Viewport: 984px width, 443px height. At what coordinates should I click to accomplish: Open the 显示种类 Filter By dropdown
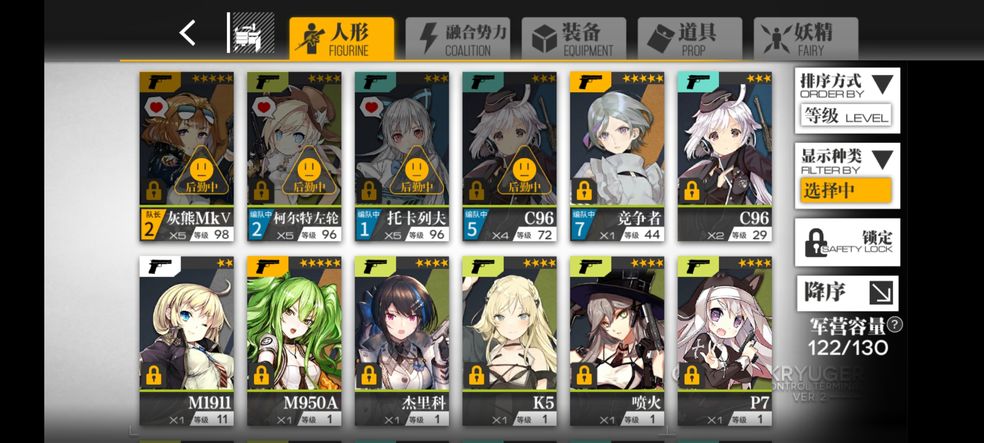pyautogui.click(x=846, y=175)
